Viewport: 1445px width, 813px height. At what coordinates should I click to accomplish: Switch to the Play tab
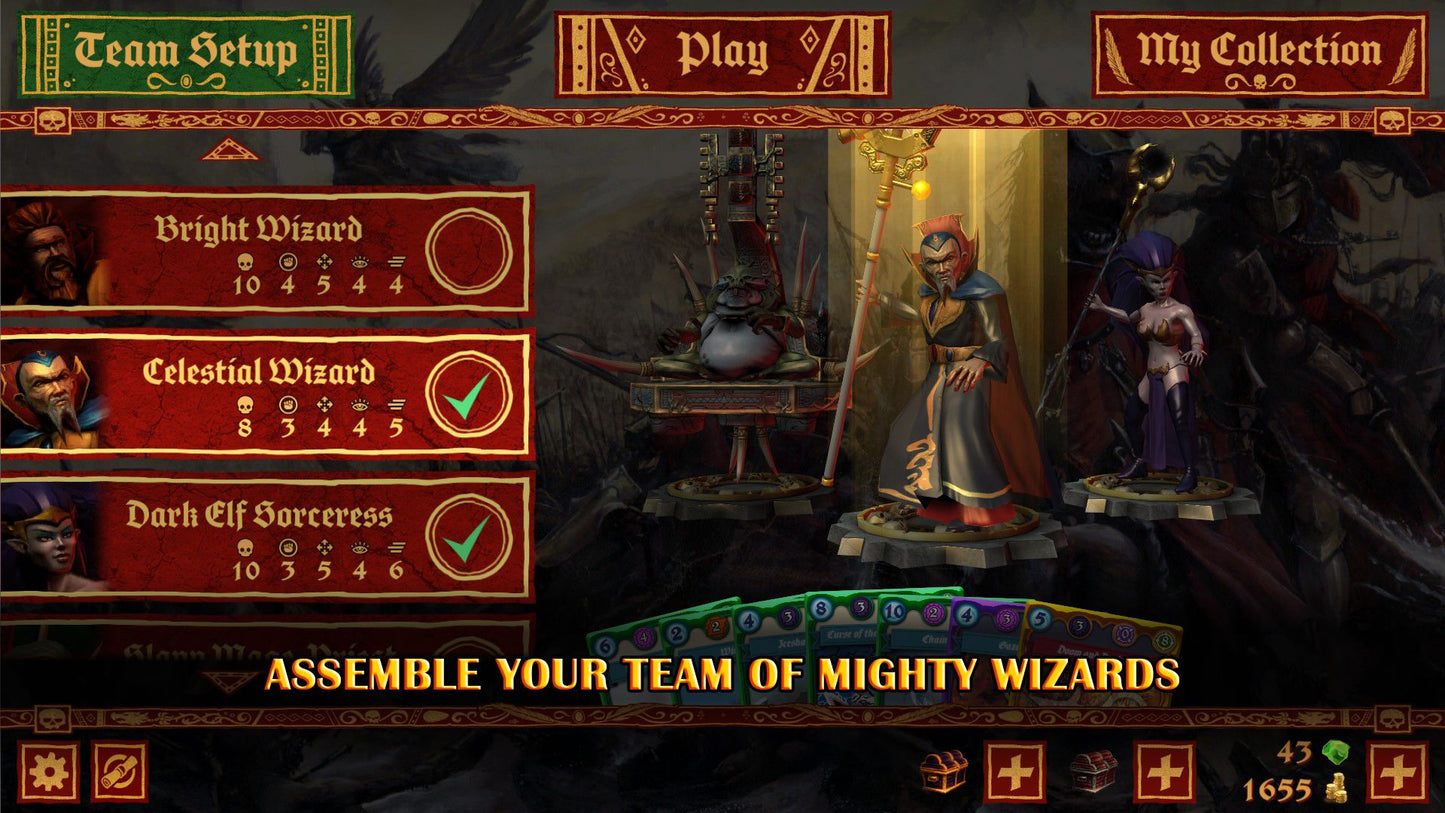722,52
